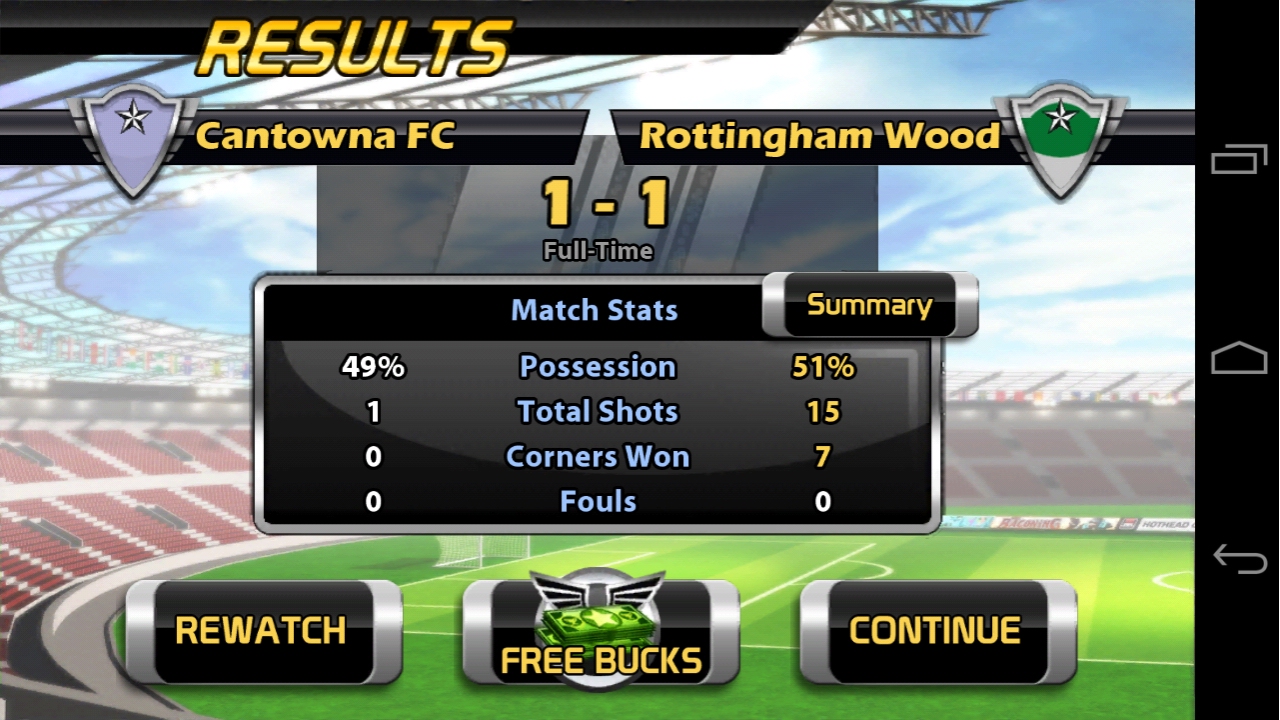The width and height of the screenshot is (1280, 720).
Task: Tap the Android home button
Action: (1239, 358)
